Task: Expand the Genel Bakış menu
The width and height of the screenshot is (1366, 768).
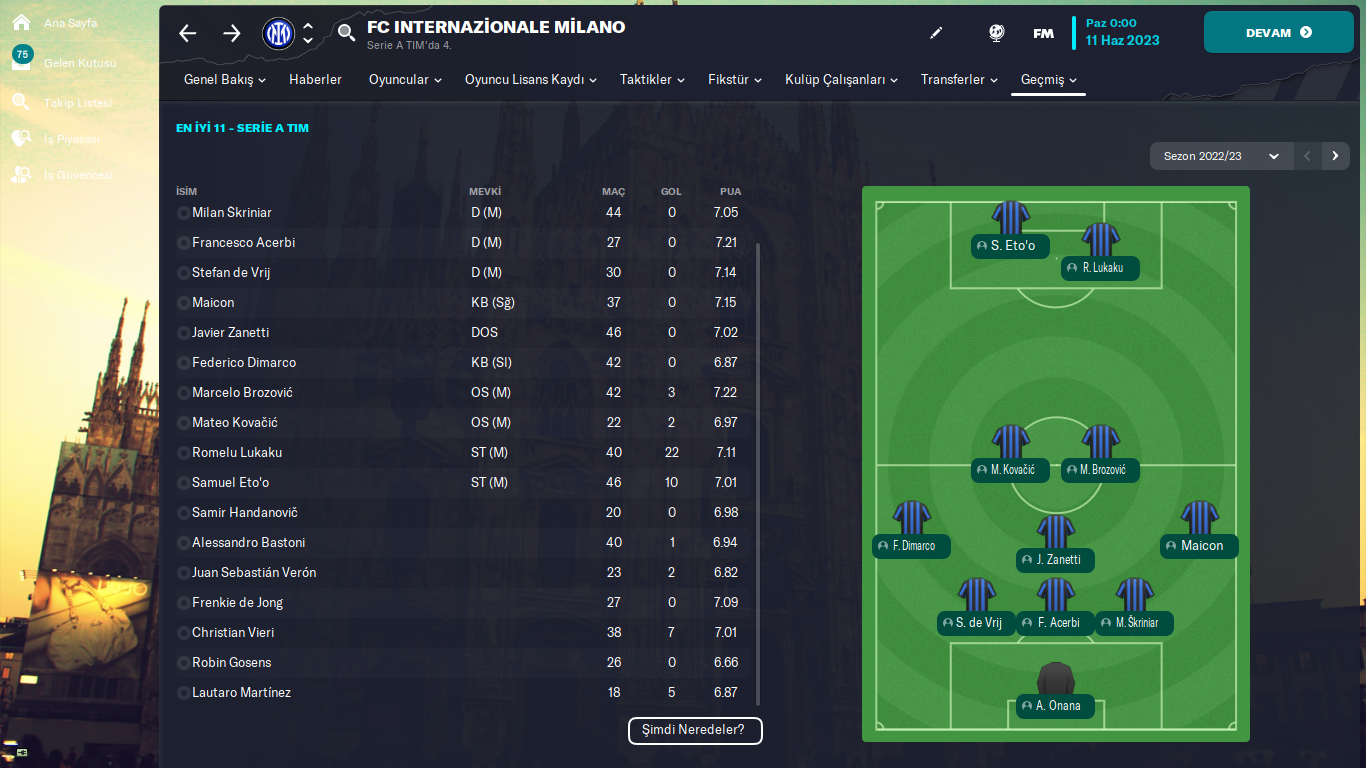Action: click(224, 80)
